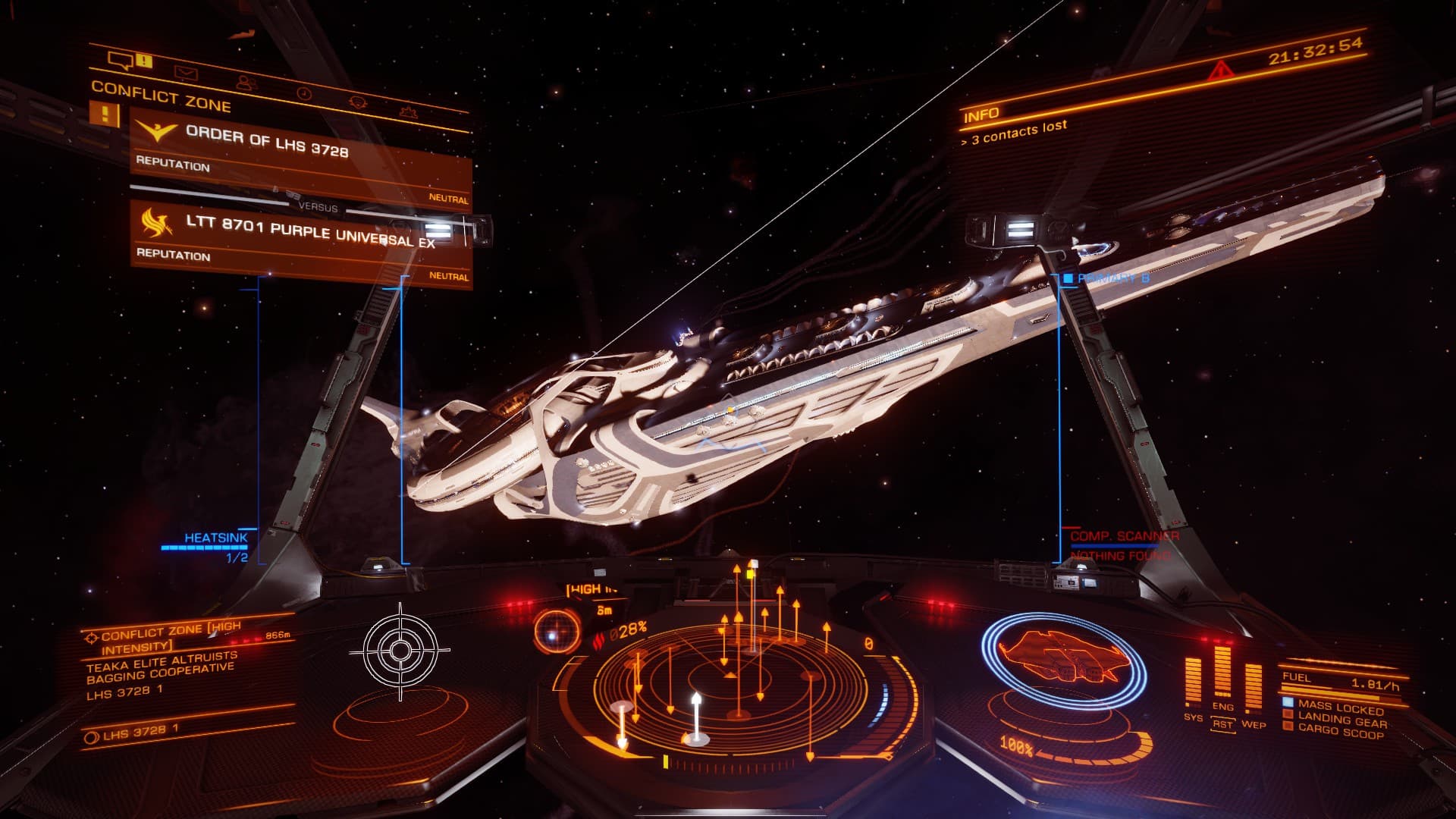Click the red warning triangle icon
Viewport: 1456px width, 819px height.
tap(1220, 71)
